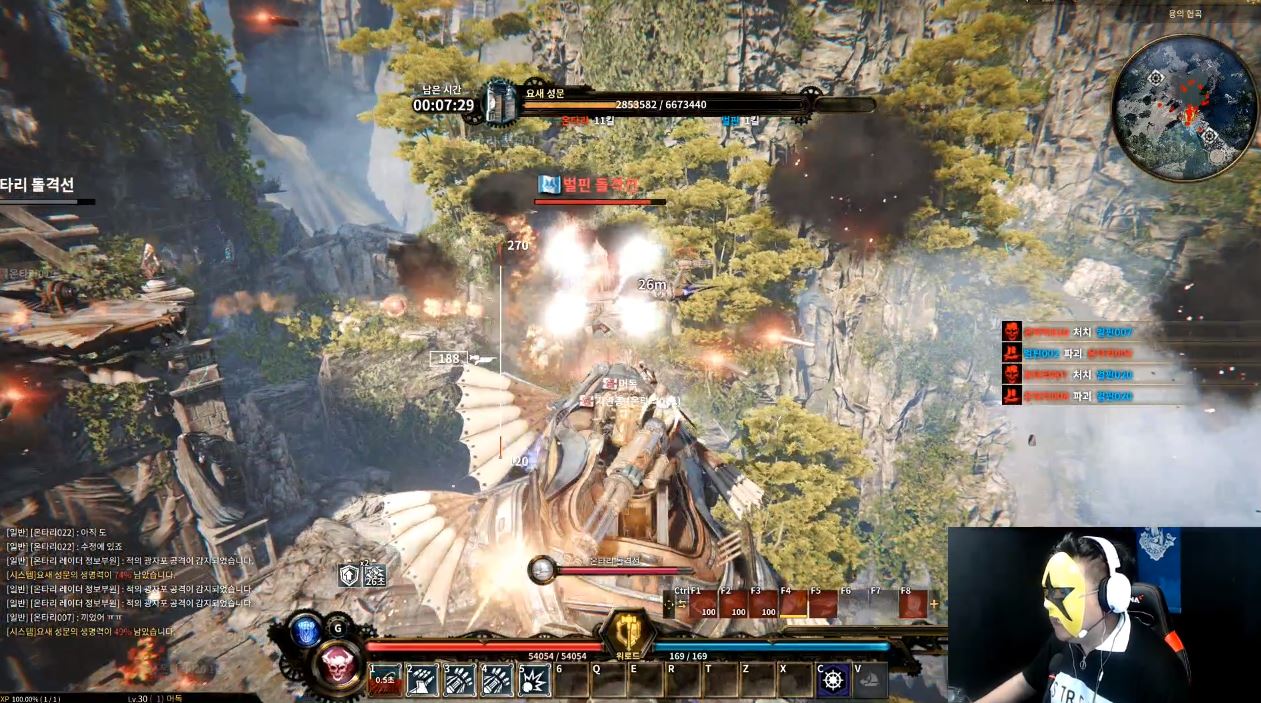
Task: Activate skill slot 1 on cooldown
Action: [x=384, y=680]
